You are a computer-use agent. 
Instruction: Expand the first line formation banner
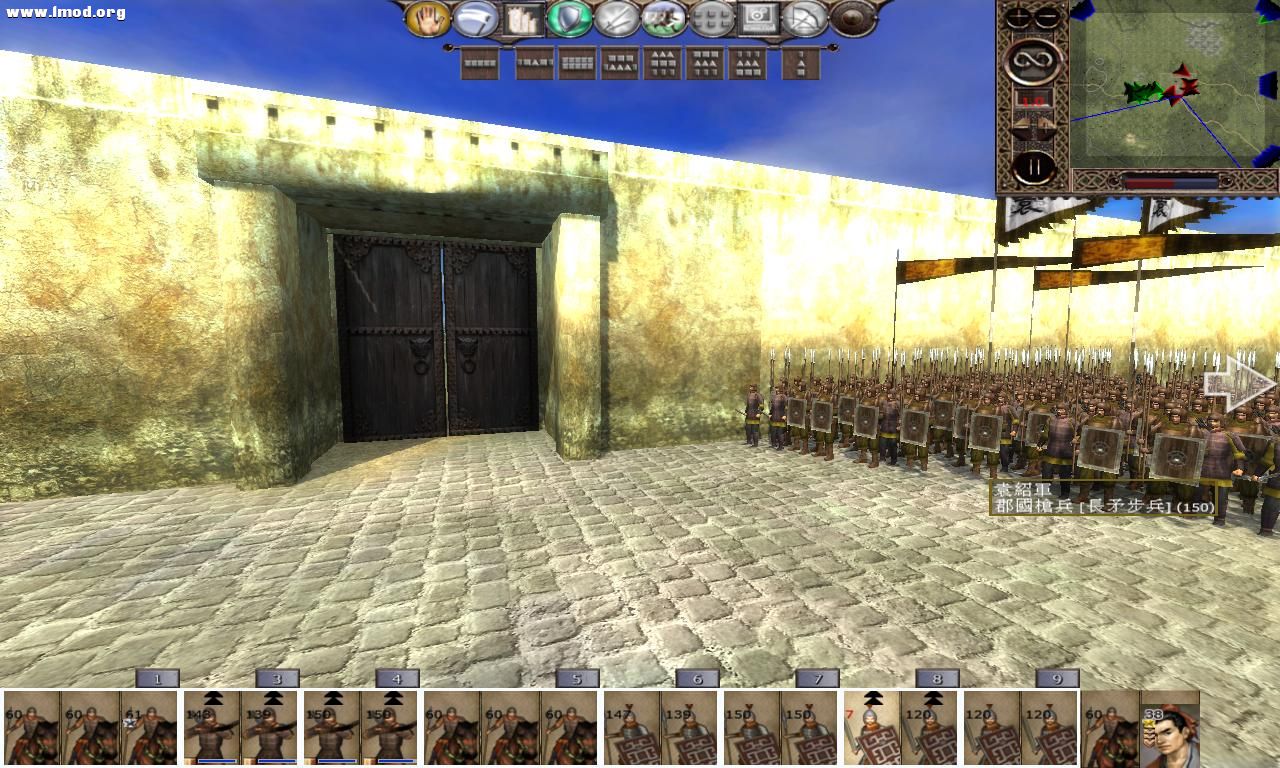click(480, 65)
